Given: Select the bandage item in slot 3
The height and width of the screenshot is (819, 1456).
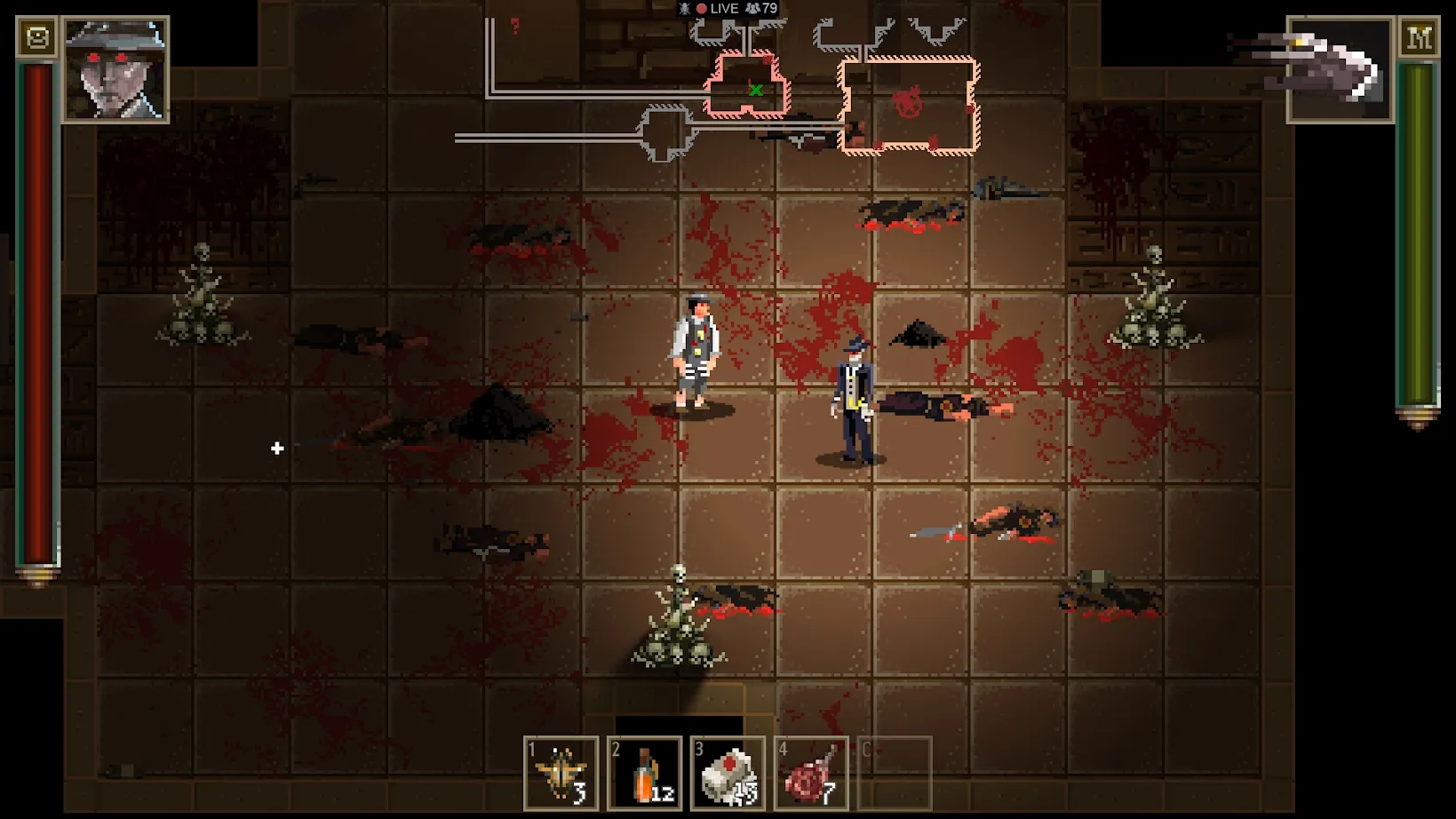Looking at the screenshot, I should coord(728,774).
